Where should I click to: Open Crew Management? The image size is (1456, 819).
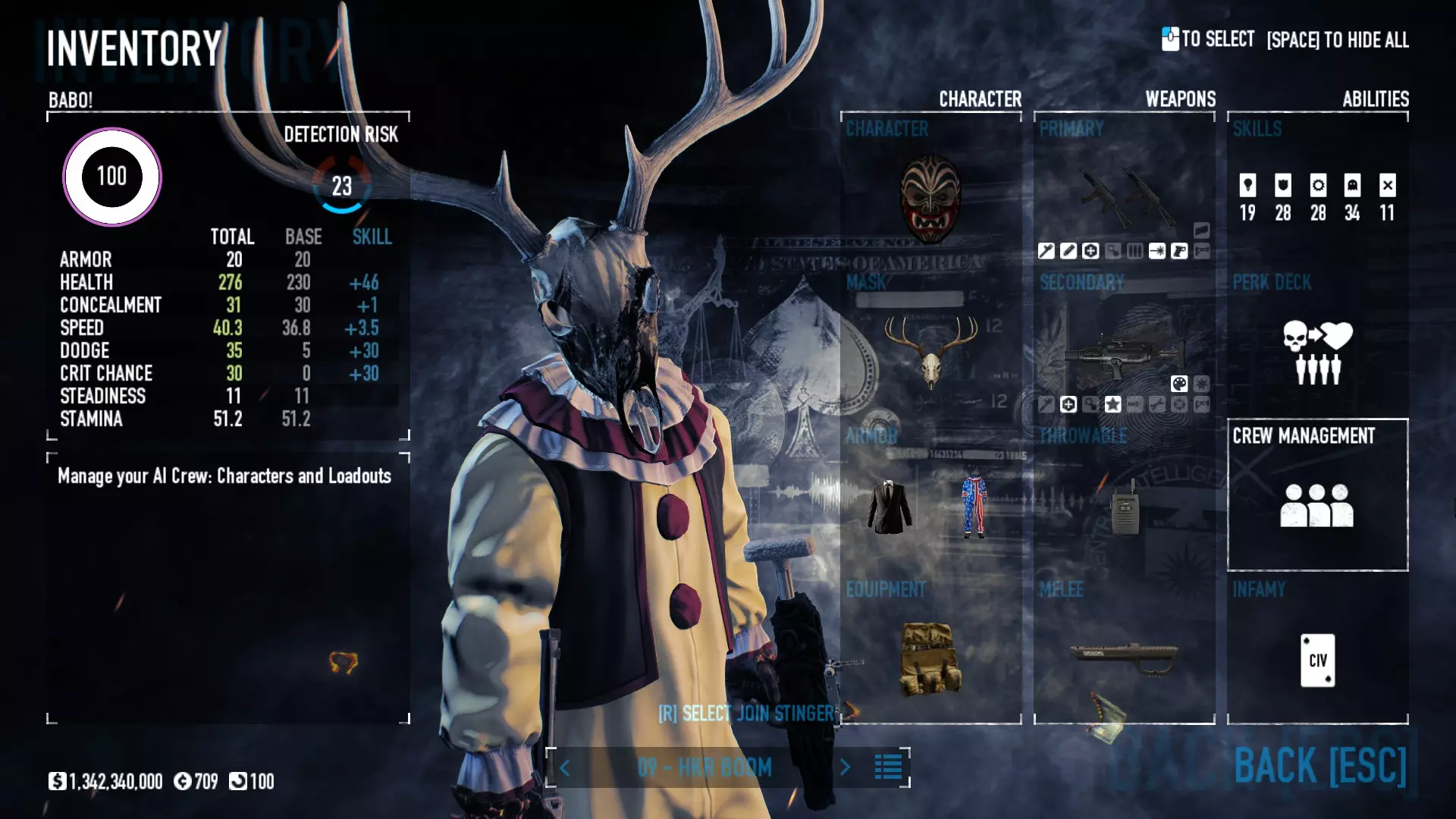click(1317, 494)
